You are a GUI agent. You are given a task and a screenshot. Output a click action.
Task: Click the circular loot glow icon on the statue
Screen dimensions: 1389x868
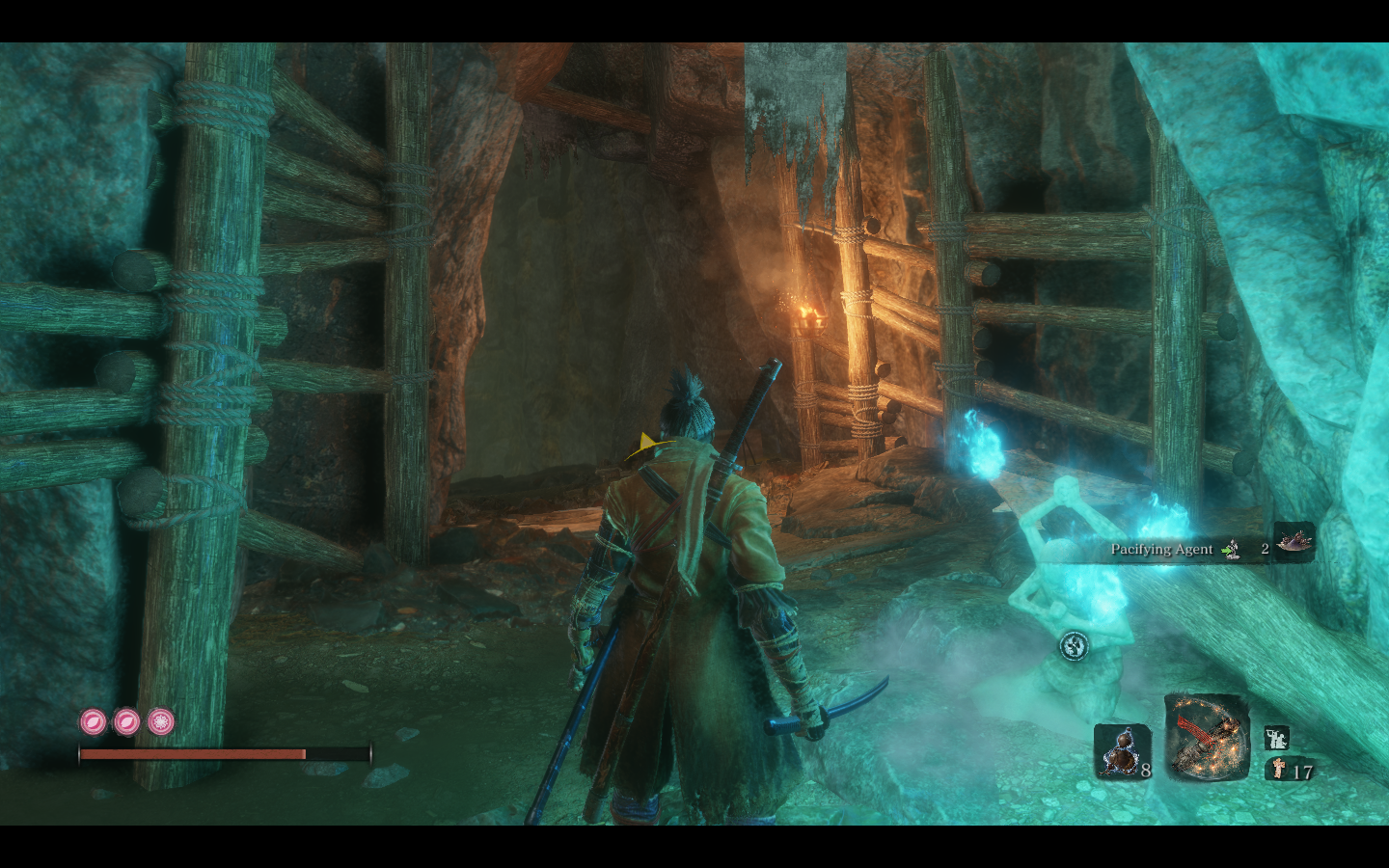1075,645
